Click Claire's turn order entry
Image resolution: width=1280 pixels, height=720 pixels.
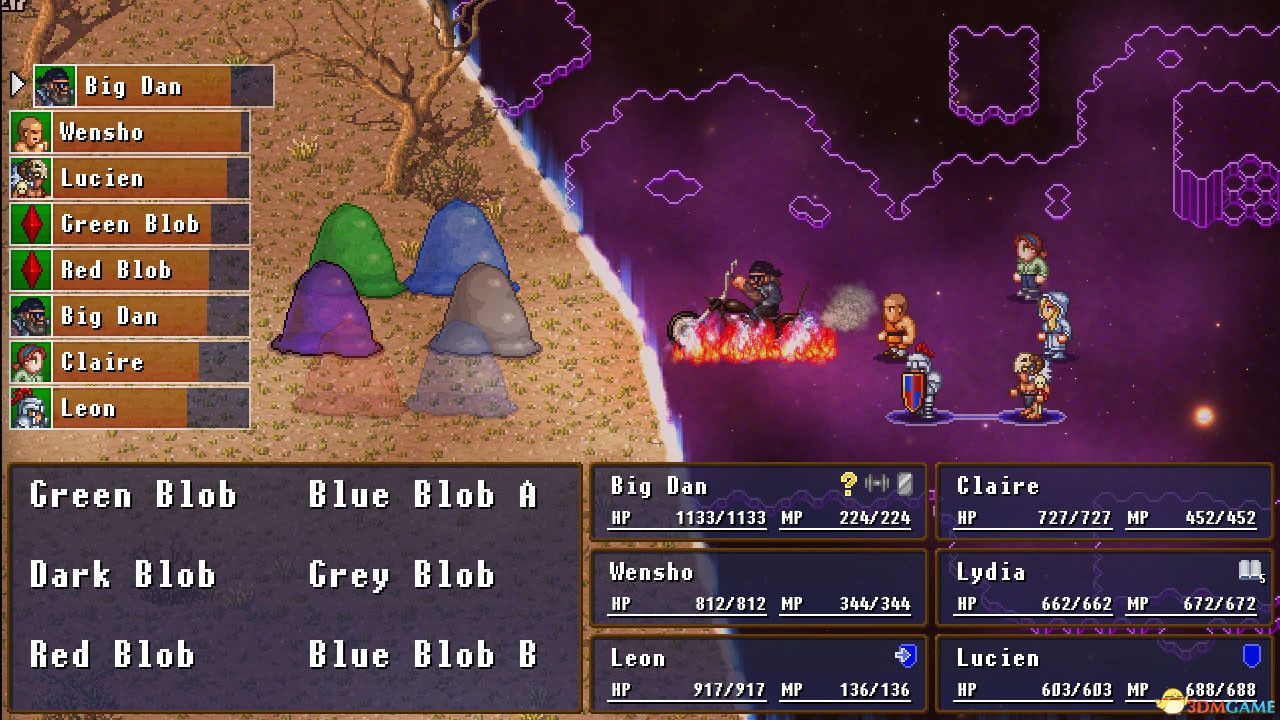(x=129, y=362)
